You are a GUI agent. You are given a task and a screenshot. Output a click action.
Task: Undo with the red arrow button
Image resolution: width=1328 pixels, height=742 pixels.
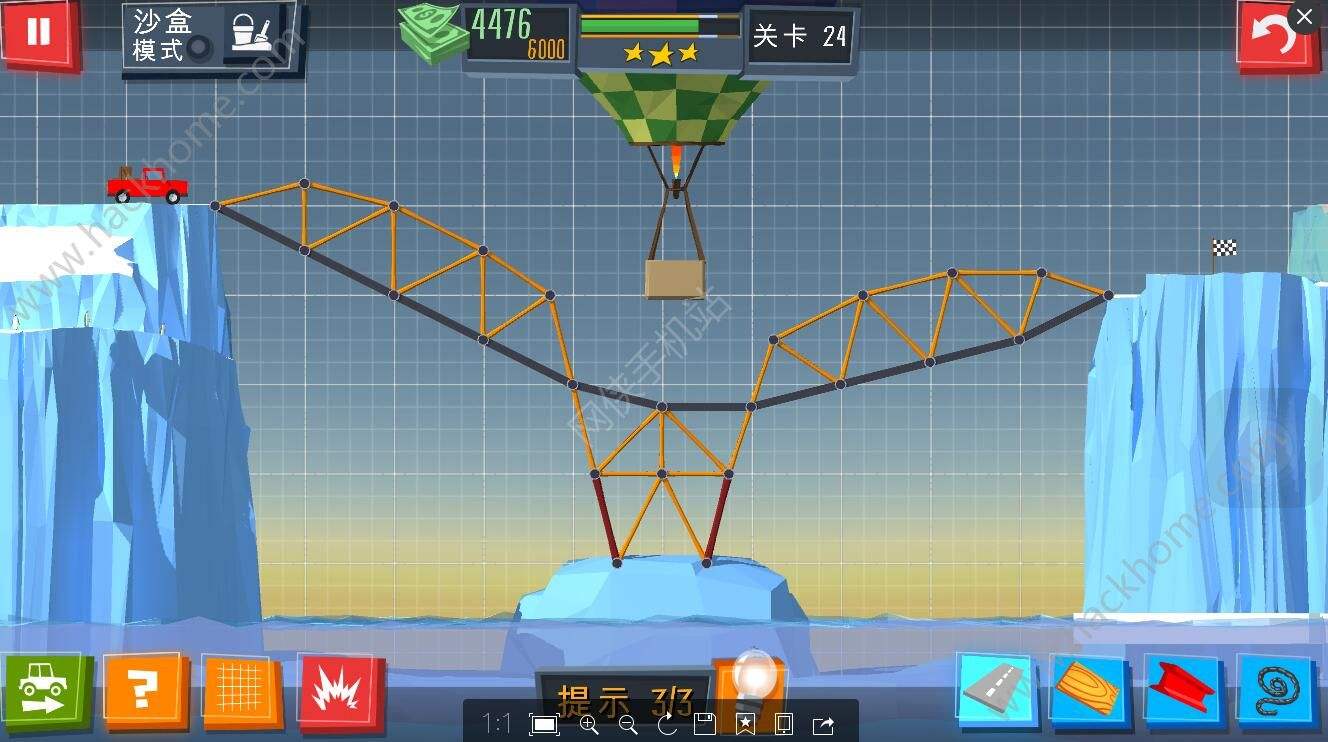pyautogui.click(x=1277, y=34)
